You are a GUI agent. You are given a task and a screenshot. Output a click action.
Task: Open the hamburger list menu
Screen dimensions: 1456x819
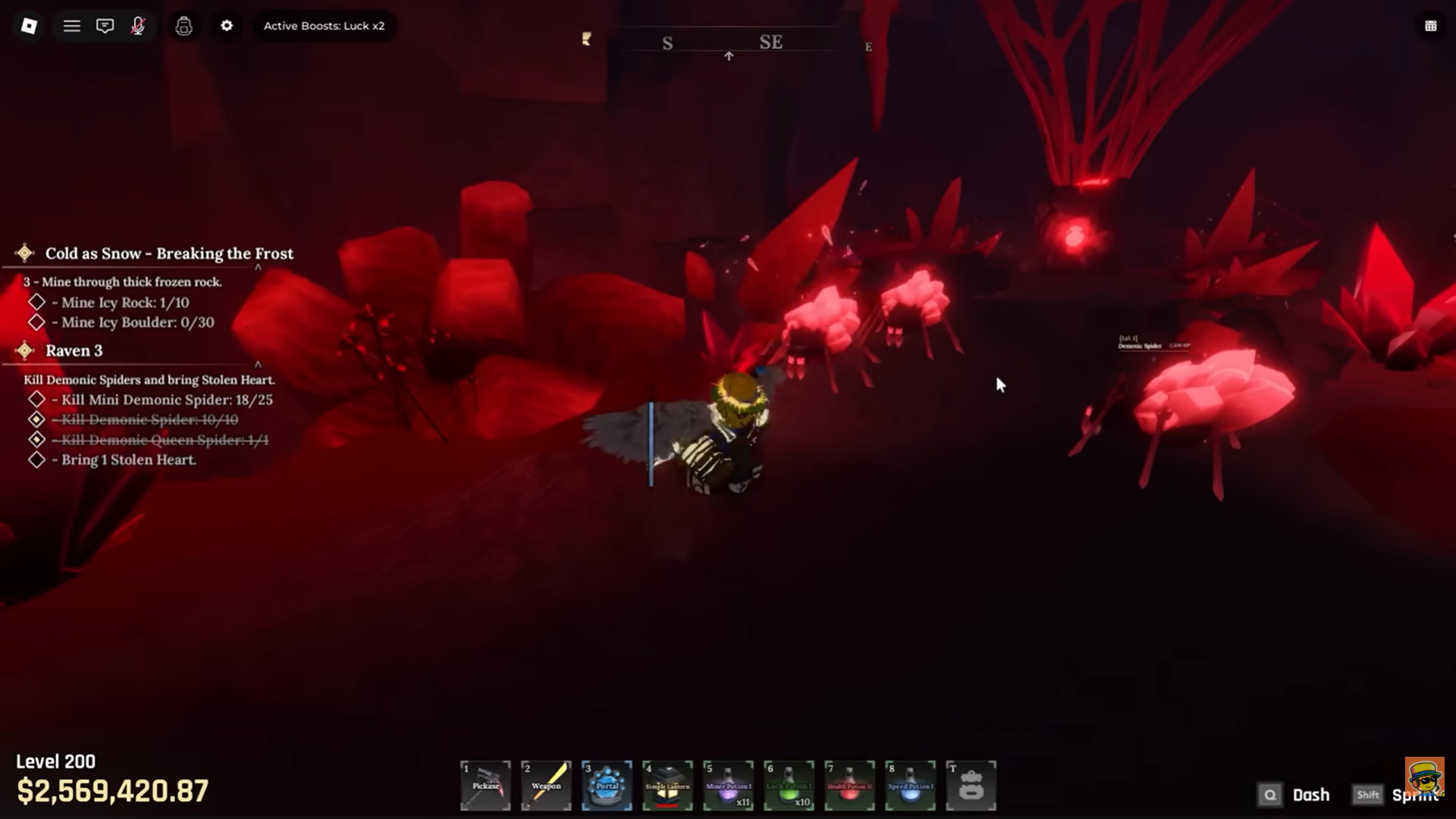[x=71, y=26]
